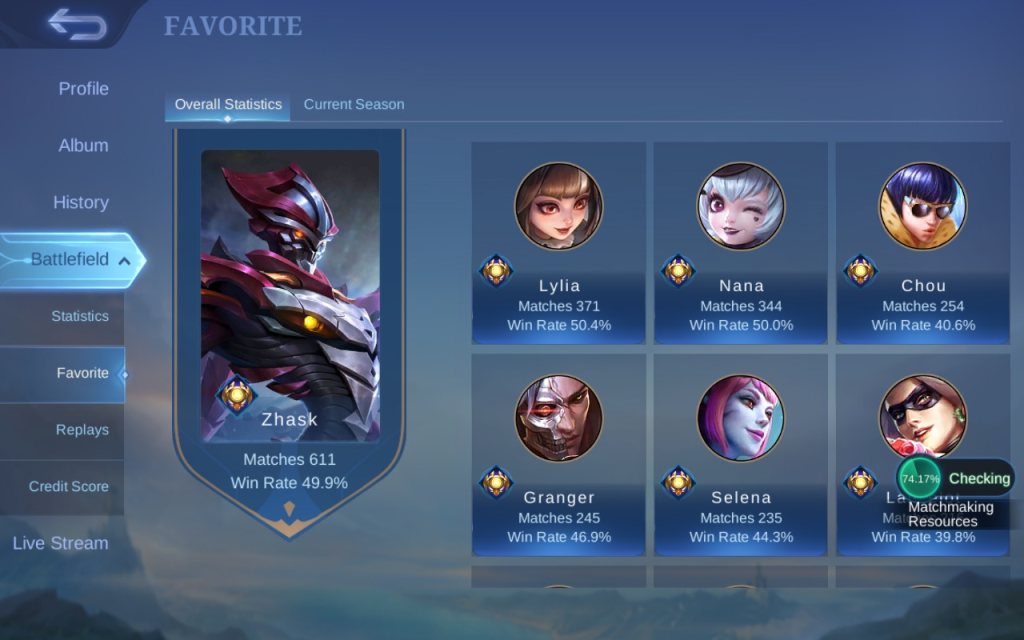1024x640 pixels.
Task: Open the Profile section
Action: [x=83, y=89]
